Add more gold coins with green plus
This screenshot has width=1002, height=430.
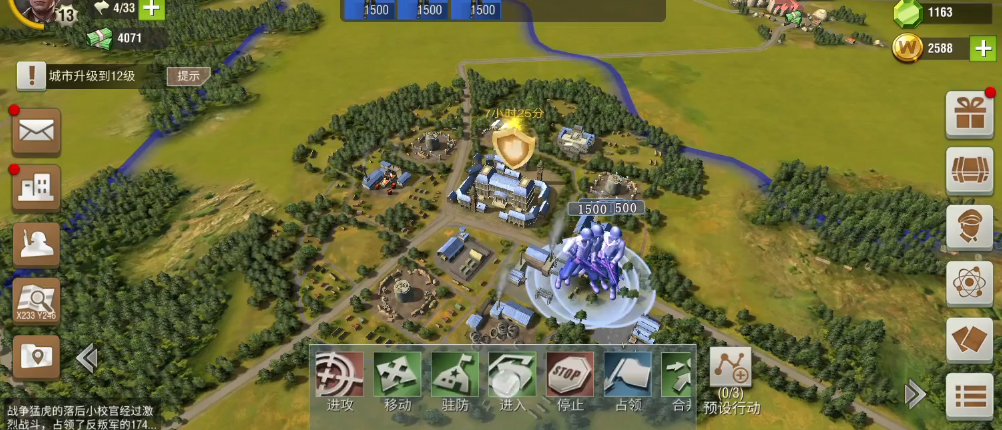click(983, 48)
